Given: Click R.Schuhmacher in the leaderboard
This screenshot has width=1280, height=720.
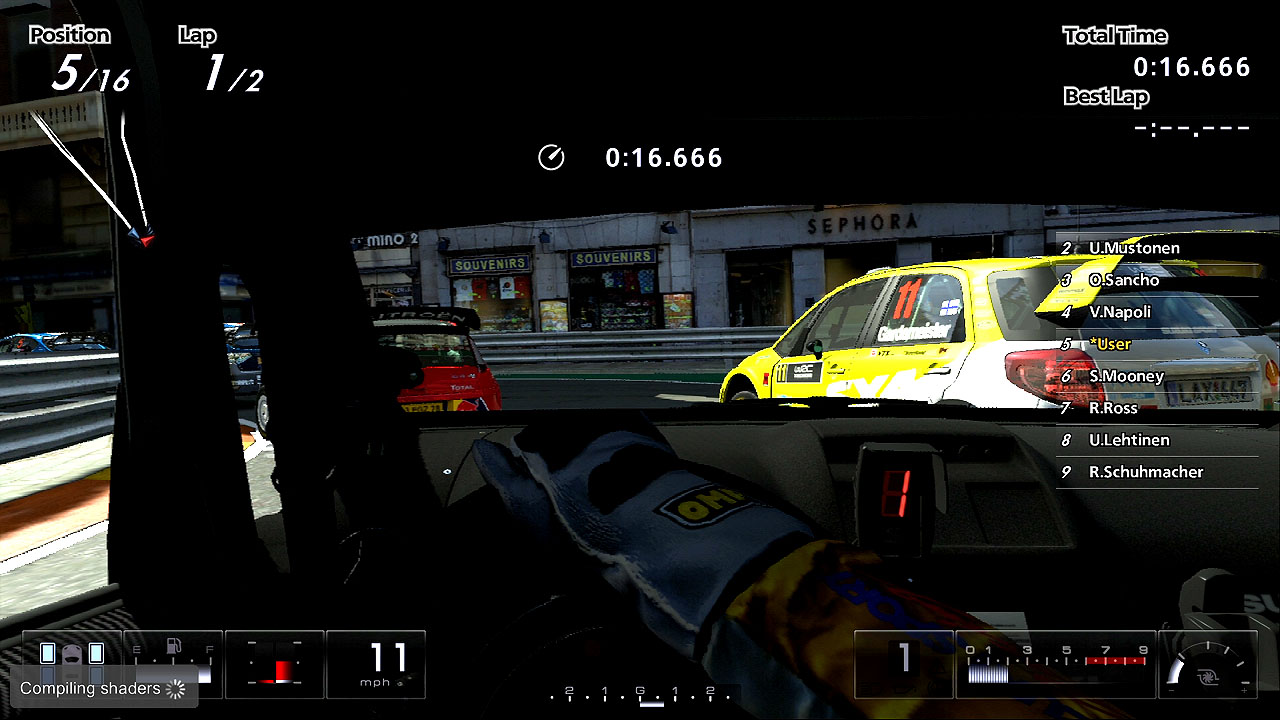Looking at the screenshot, I should pos(1145,472).
